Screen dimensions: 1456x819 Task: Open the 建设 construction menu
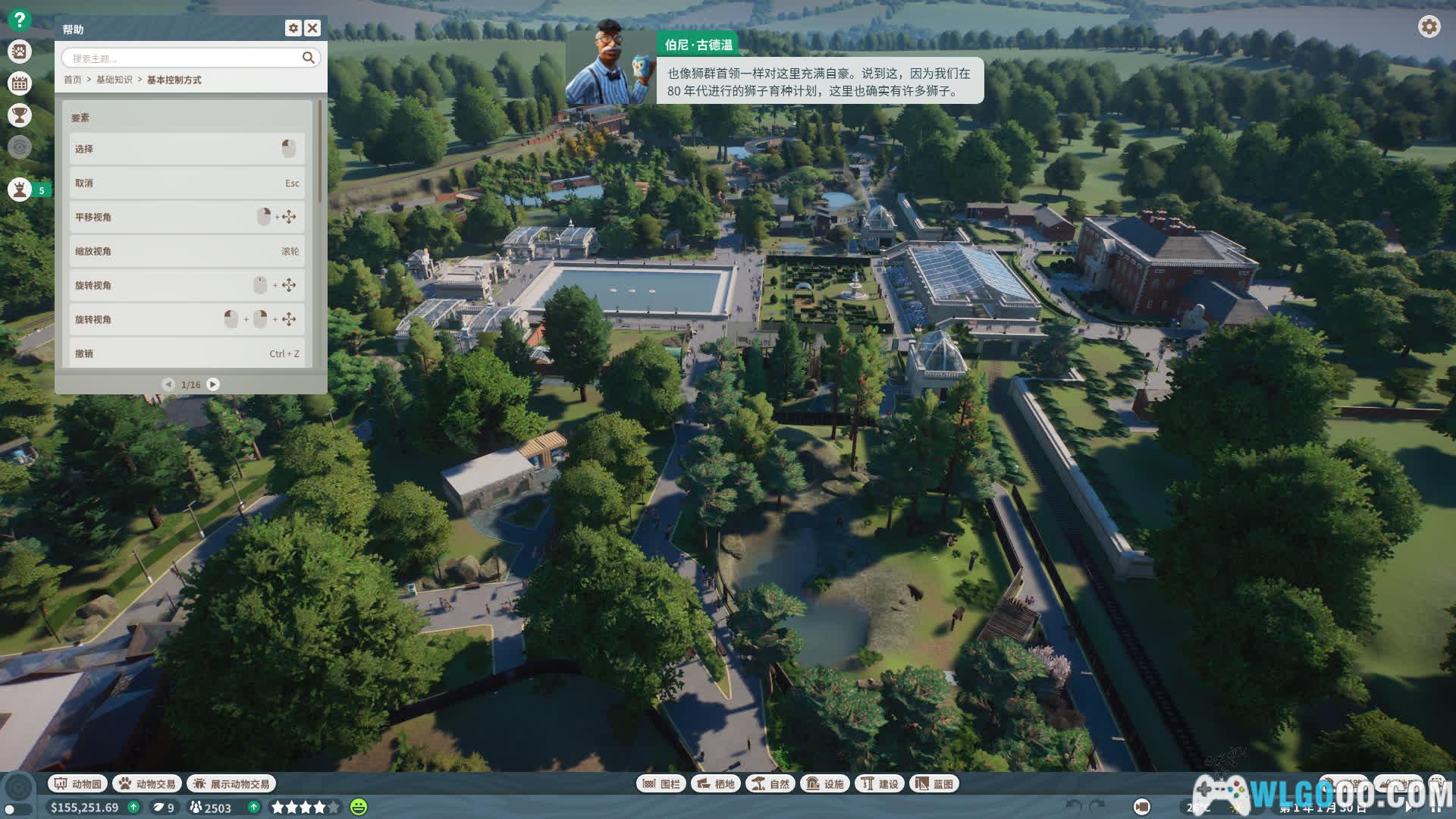880,783
